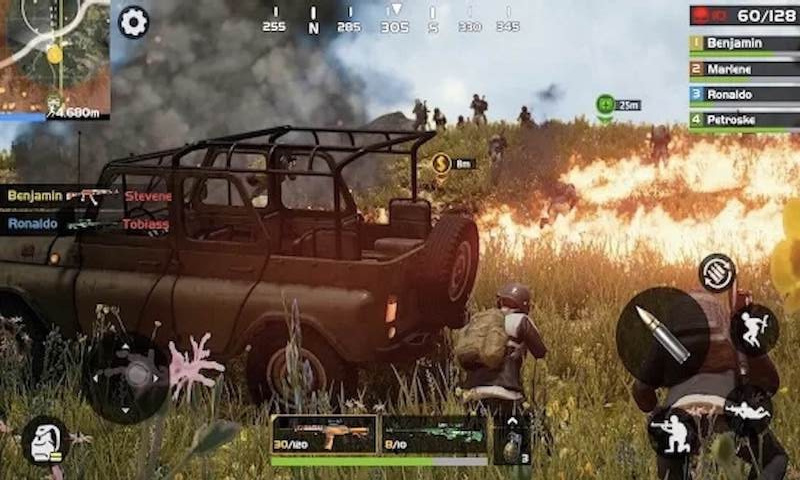Reload with the magazine swap icon
The width and height of the screenshot is (800, 480).
[717, 272]
